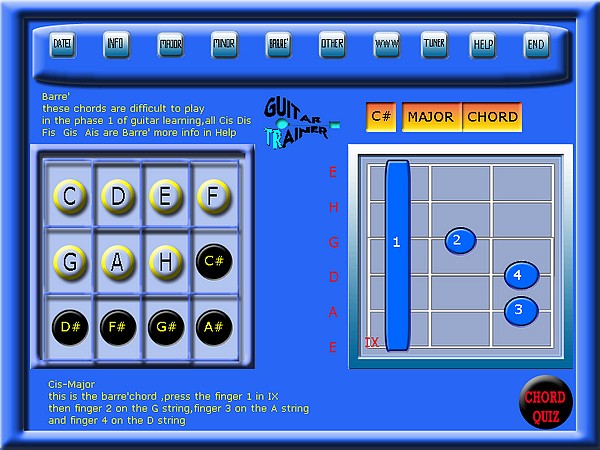Launch the guitar Tuner
600x450 pixels.
tap(435, 44)
